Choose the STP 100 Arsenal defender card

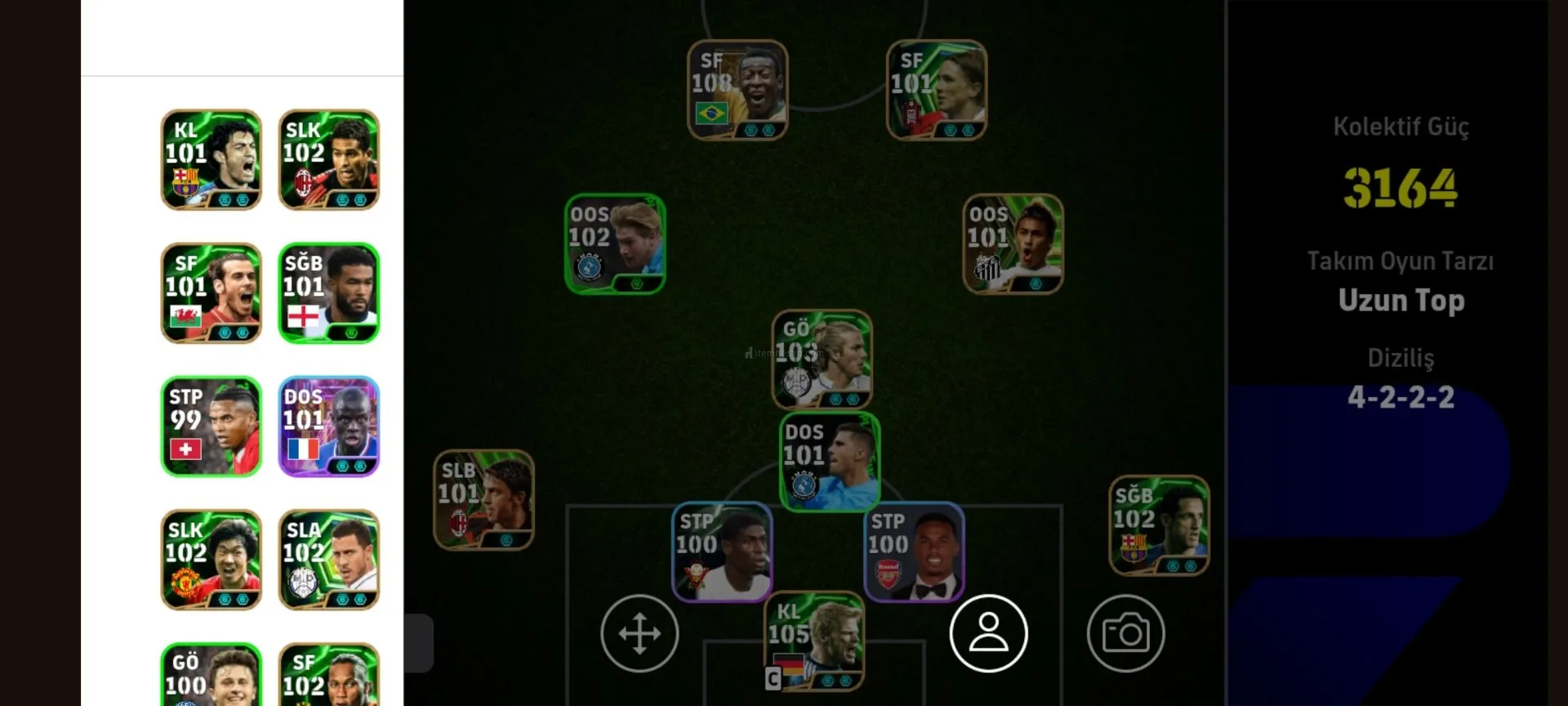(914, 552)
